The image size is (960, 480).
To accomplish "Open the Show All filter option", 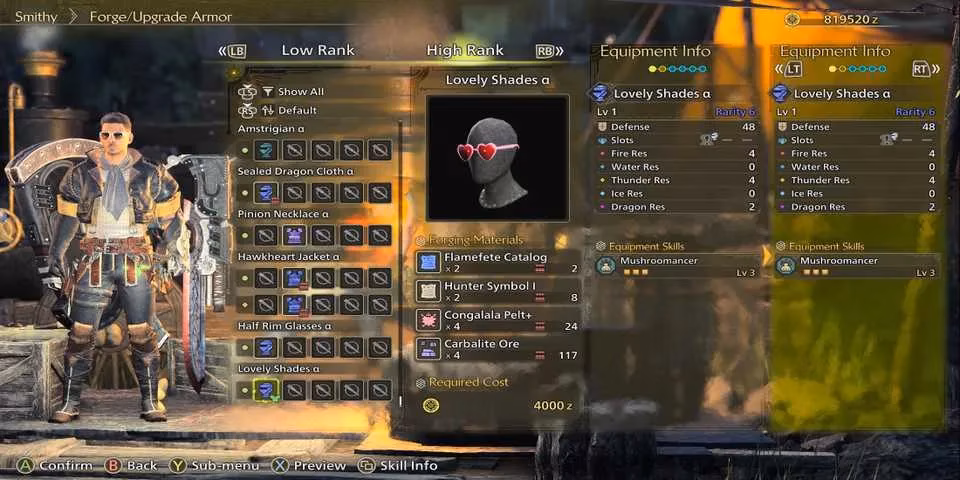I will coord(300,91).
